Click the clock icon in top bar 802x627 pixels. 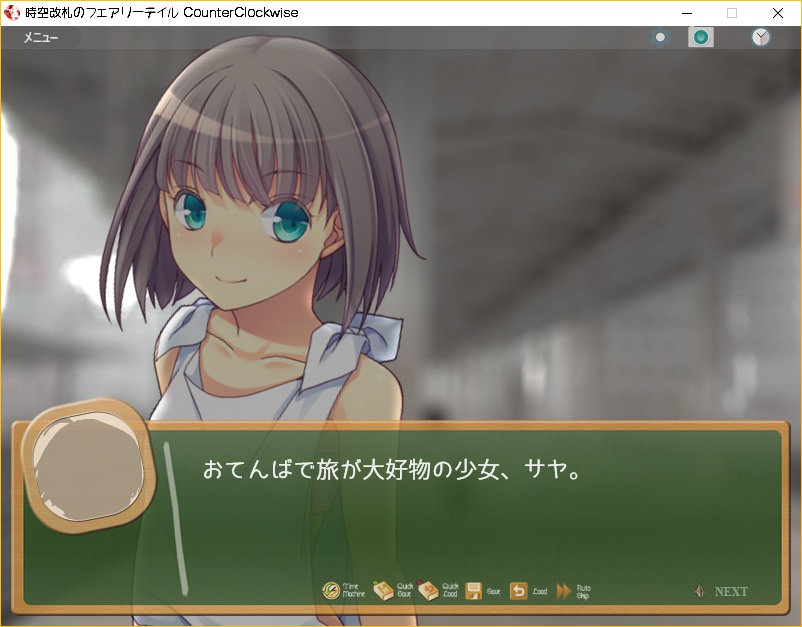761,38
